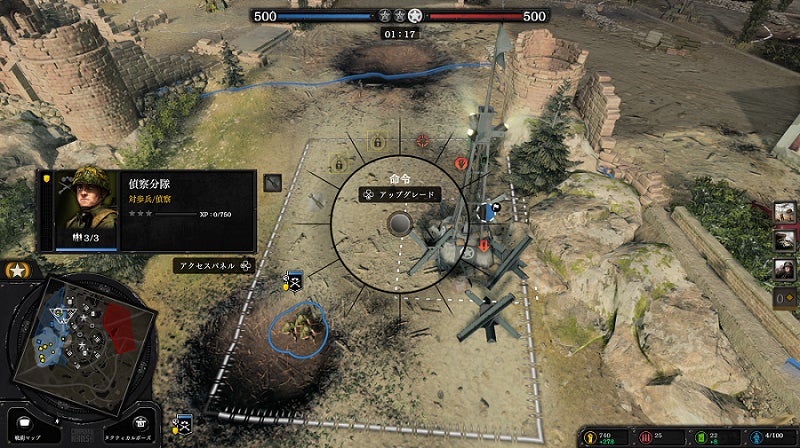Click the center knob of the command wheel
800x448 pixels.
(400, 222)
